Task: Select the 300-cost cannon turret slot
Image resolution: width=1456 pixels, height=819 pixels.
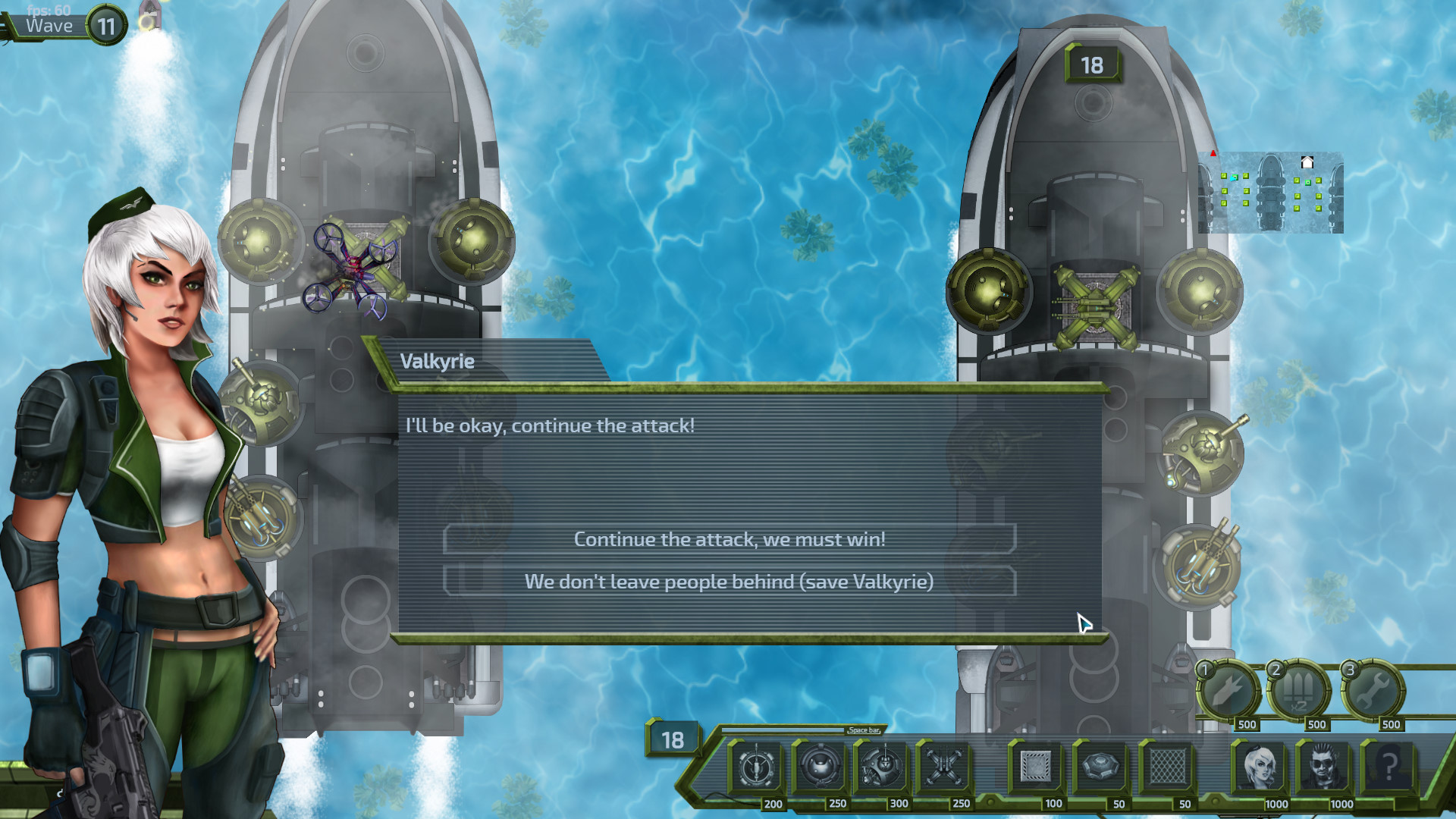Action: coord(882,767)
